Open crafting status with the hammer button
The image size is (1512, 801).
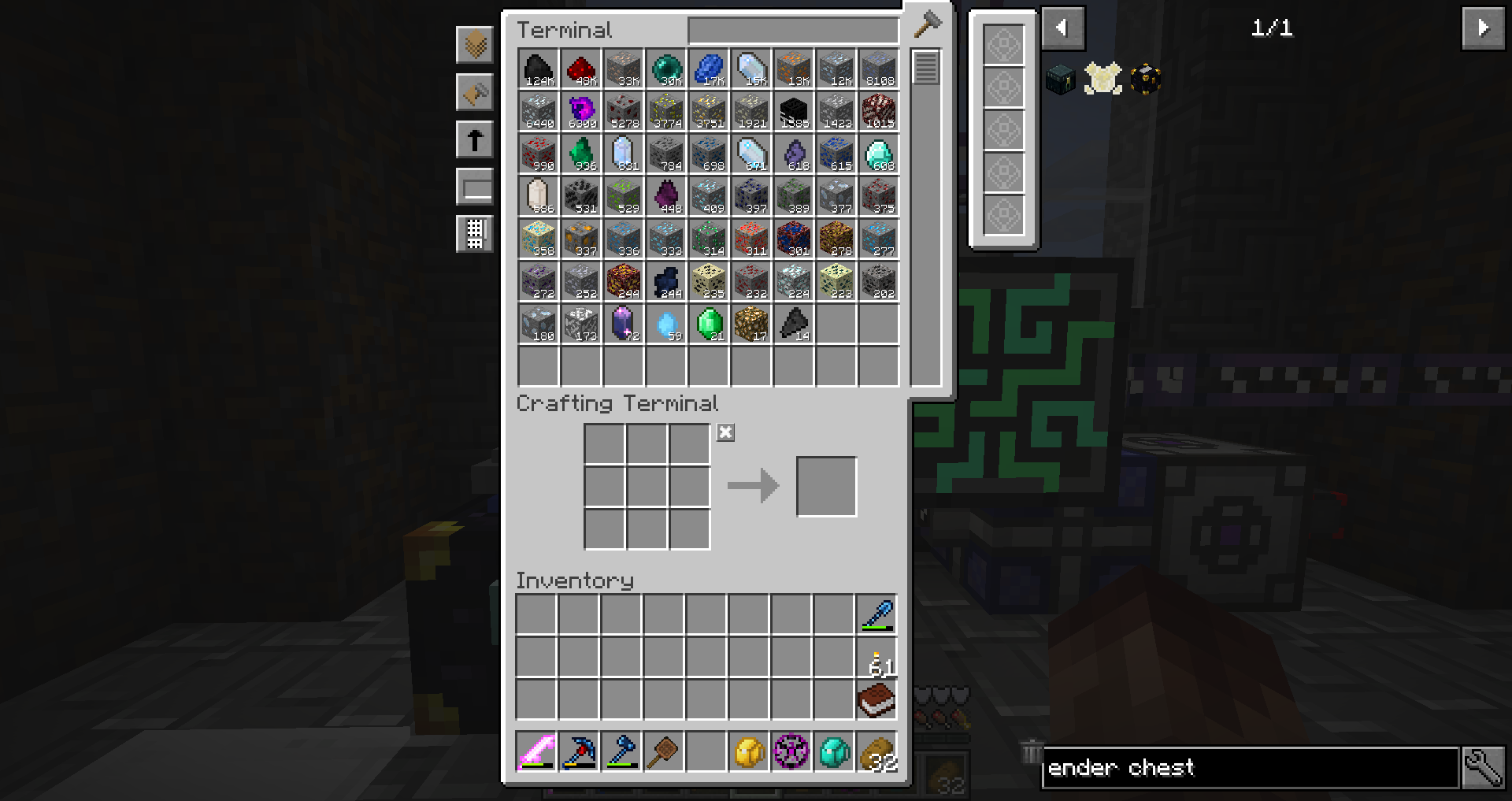click(928, 24)
